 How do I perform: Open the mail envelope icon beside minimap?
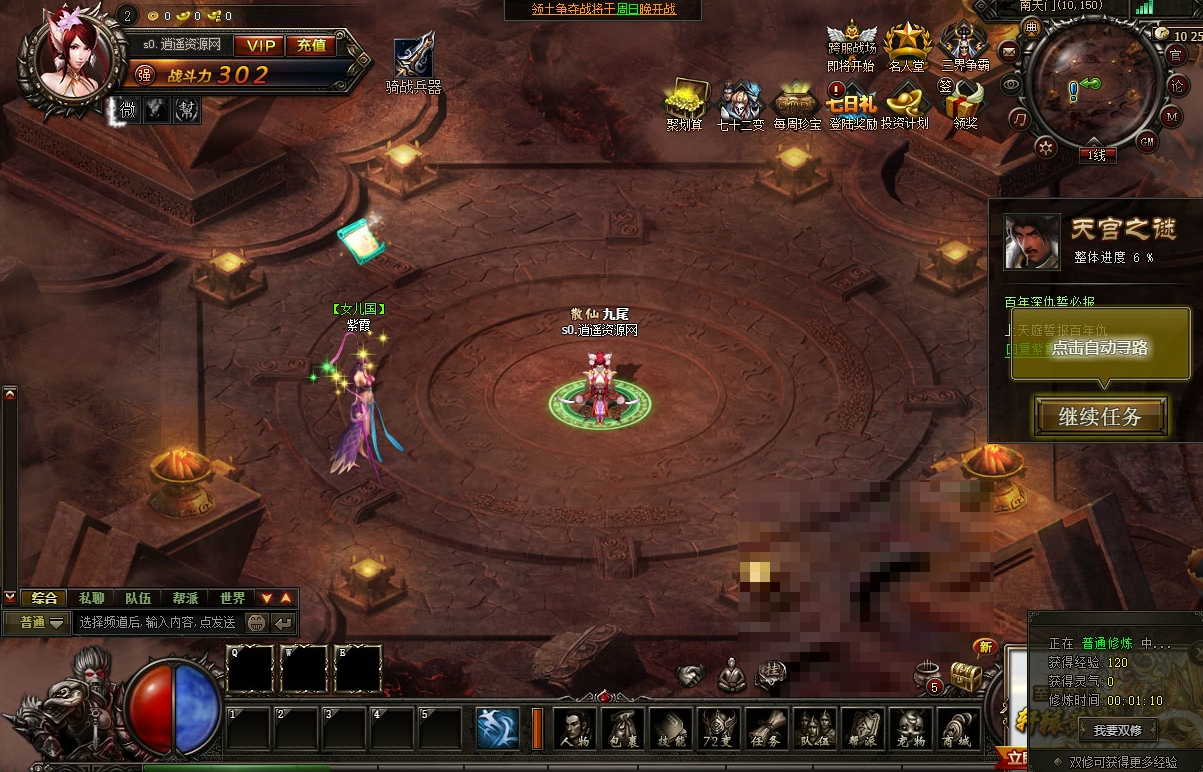[x=1009, y=51]
